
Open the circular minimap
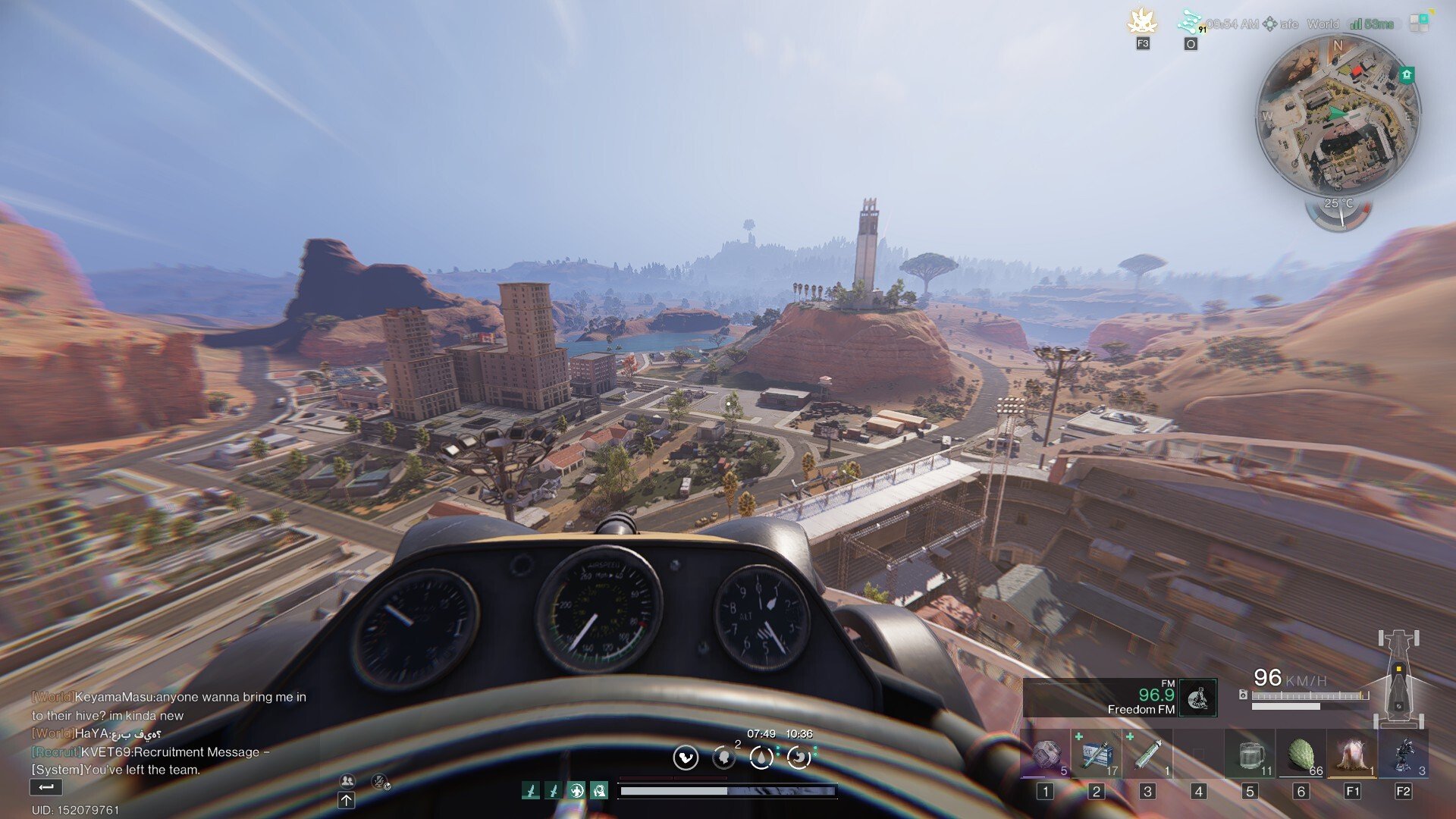tap(1338, 115)
